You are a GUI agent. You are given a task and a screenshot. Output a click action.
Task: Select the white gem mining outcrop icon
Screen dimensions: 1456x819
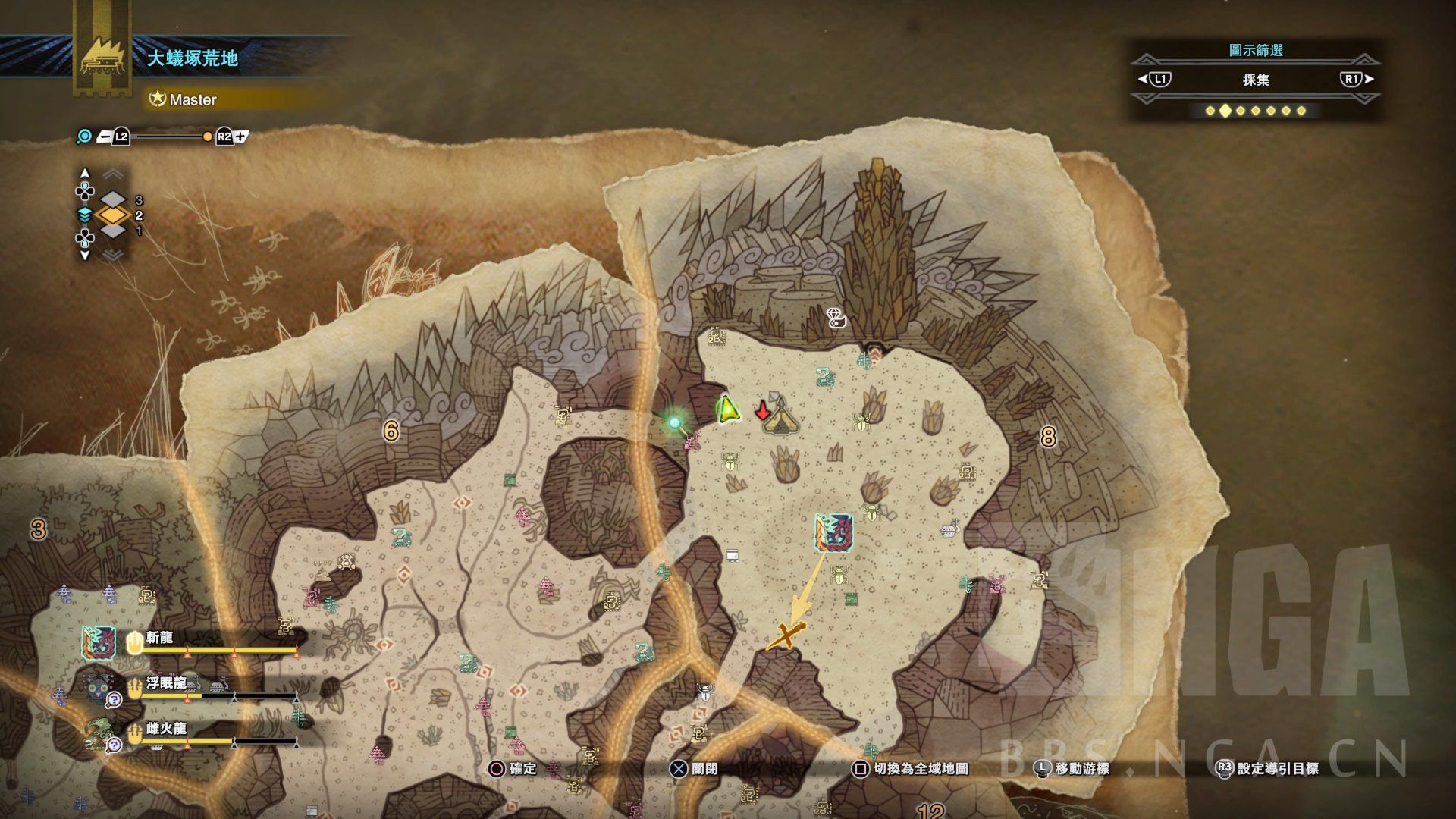click(835, 318)
